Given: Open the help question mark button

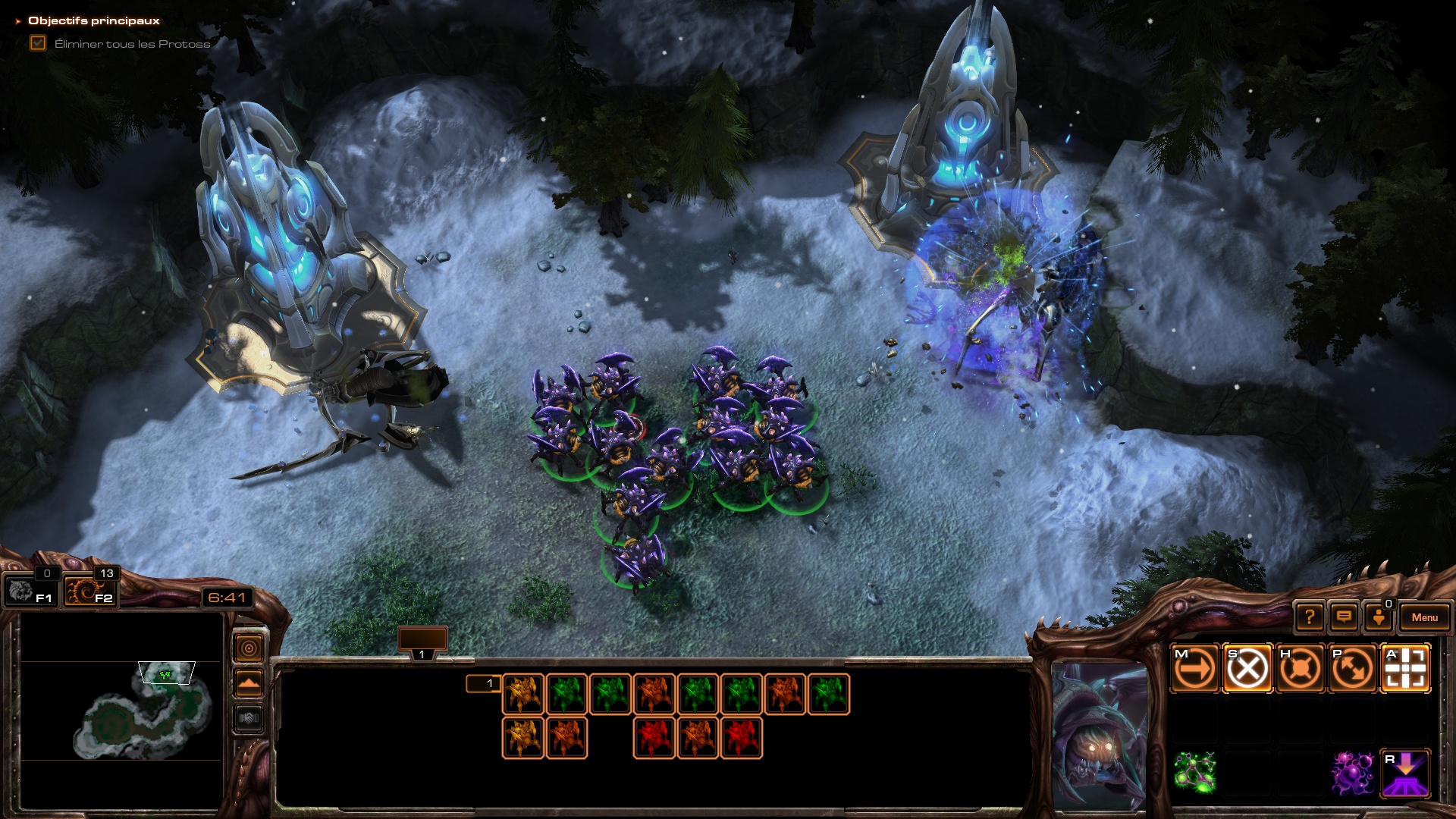Looking at the screenshot, I should click(1310, 617).
